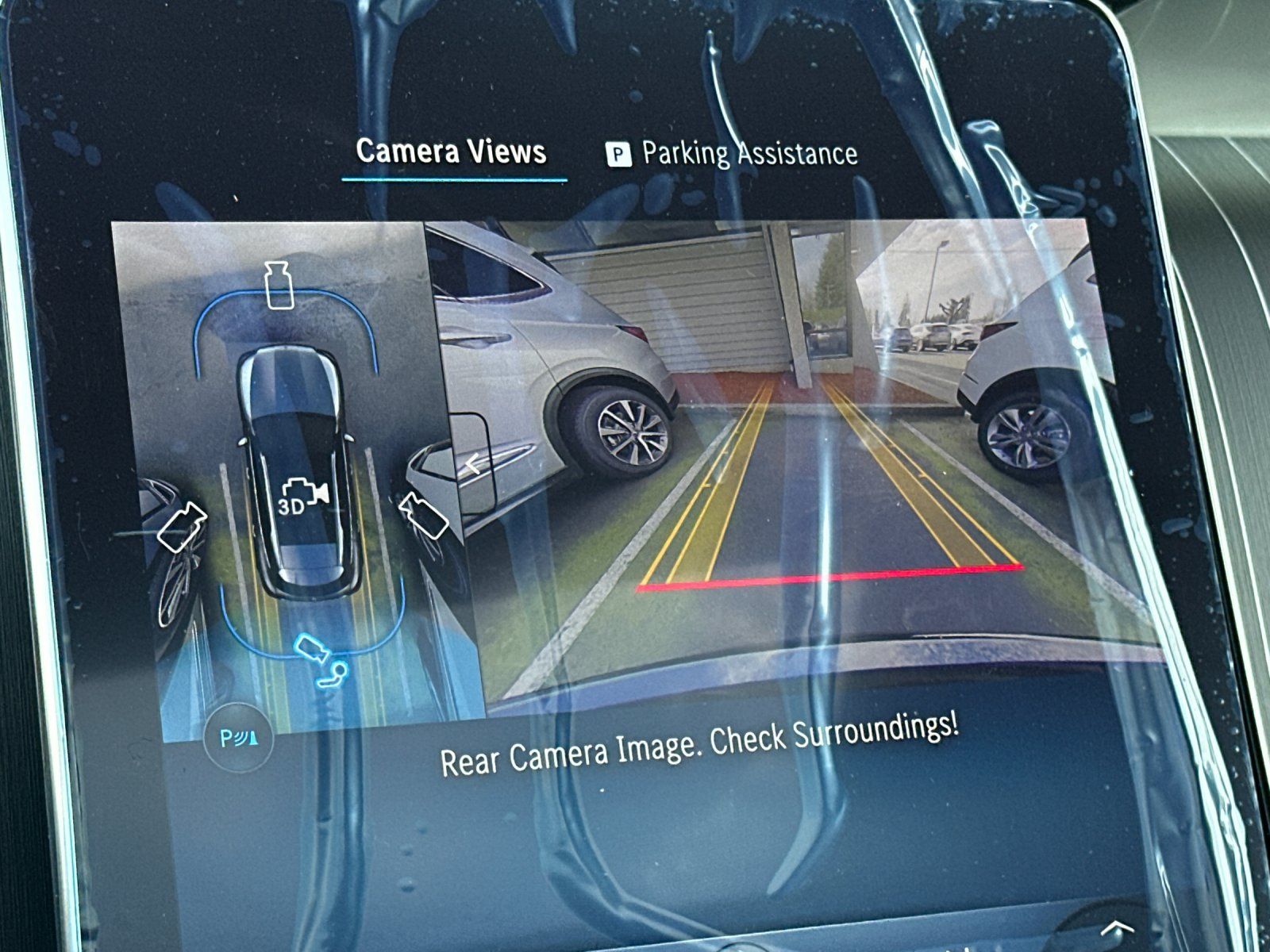Viewport: 1270px width, 952px height.
Task: Choose the right side camera icon
Action: 422,514
